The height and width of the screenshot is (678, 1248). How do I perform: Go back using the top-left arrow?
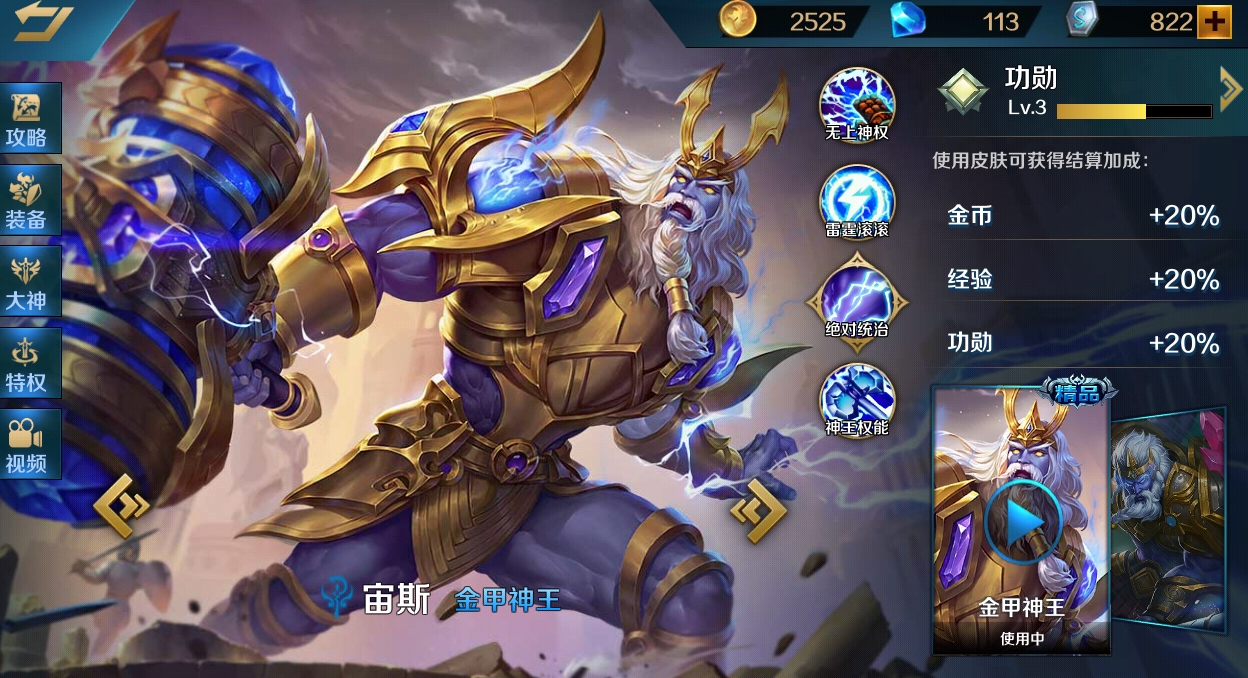click(42, 22)
